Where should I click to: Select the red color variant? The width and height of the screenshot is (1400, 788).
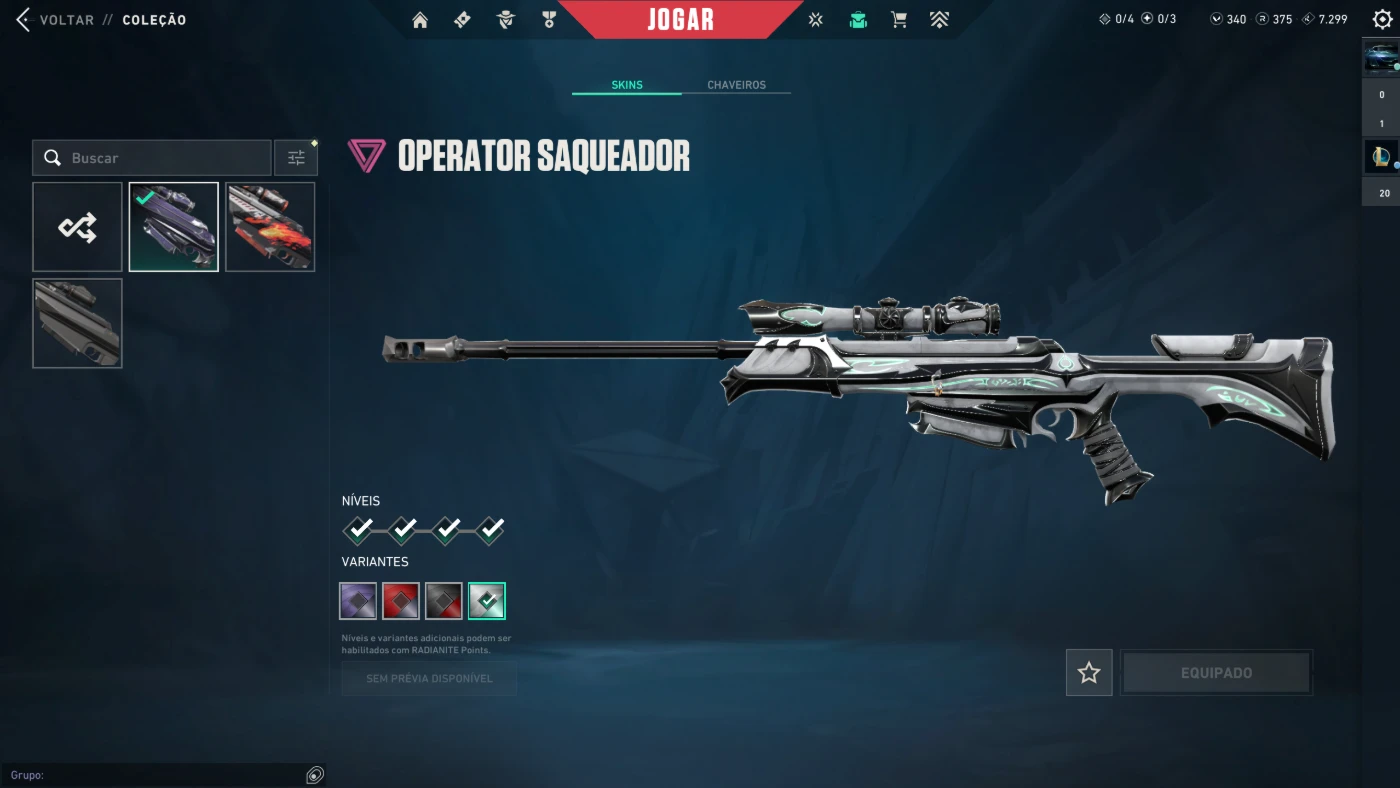tap(401, 601)
